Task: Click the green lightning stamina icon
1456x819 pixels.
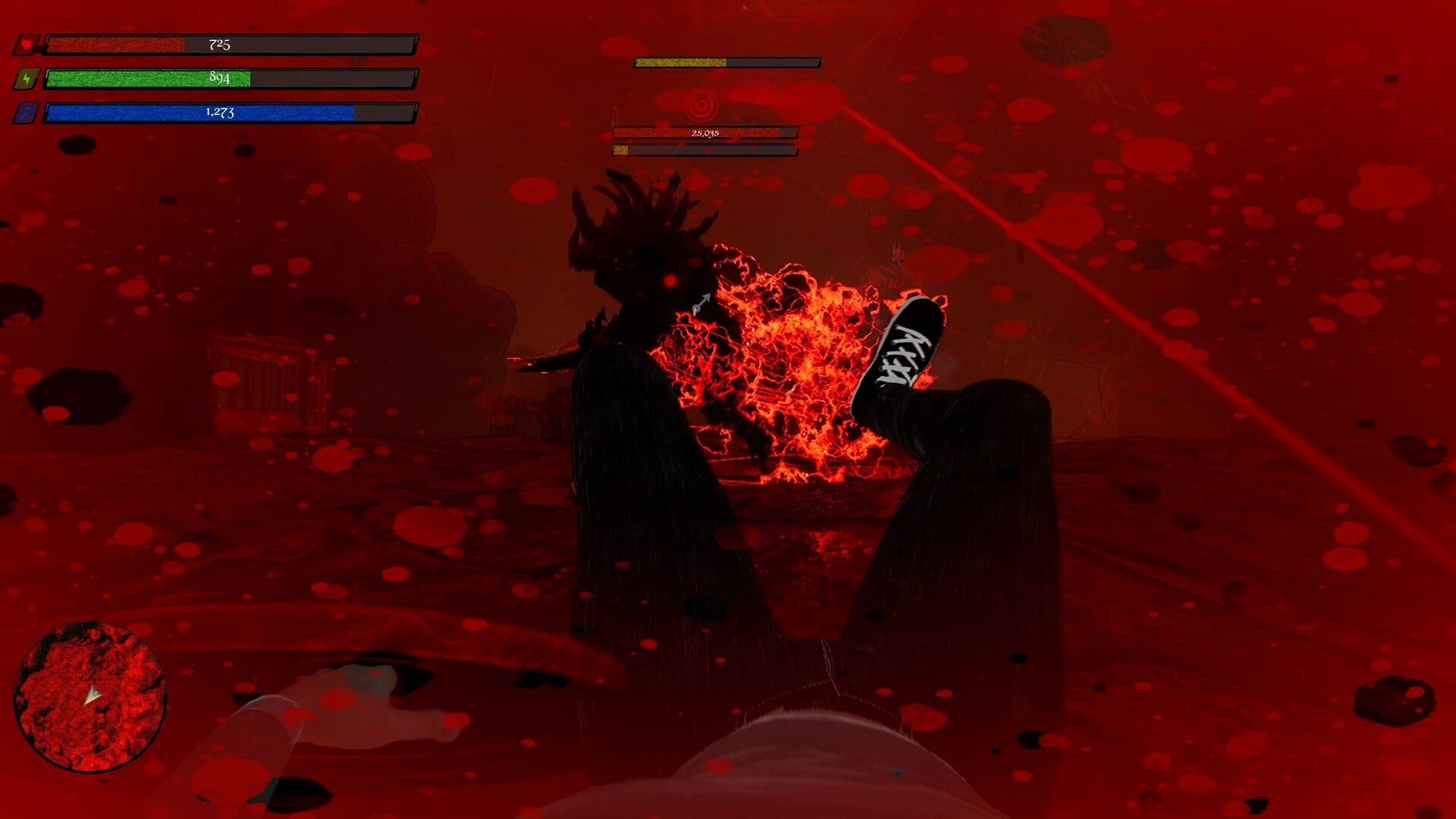Action: point(27,78)
